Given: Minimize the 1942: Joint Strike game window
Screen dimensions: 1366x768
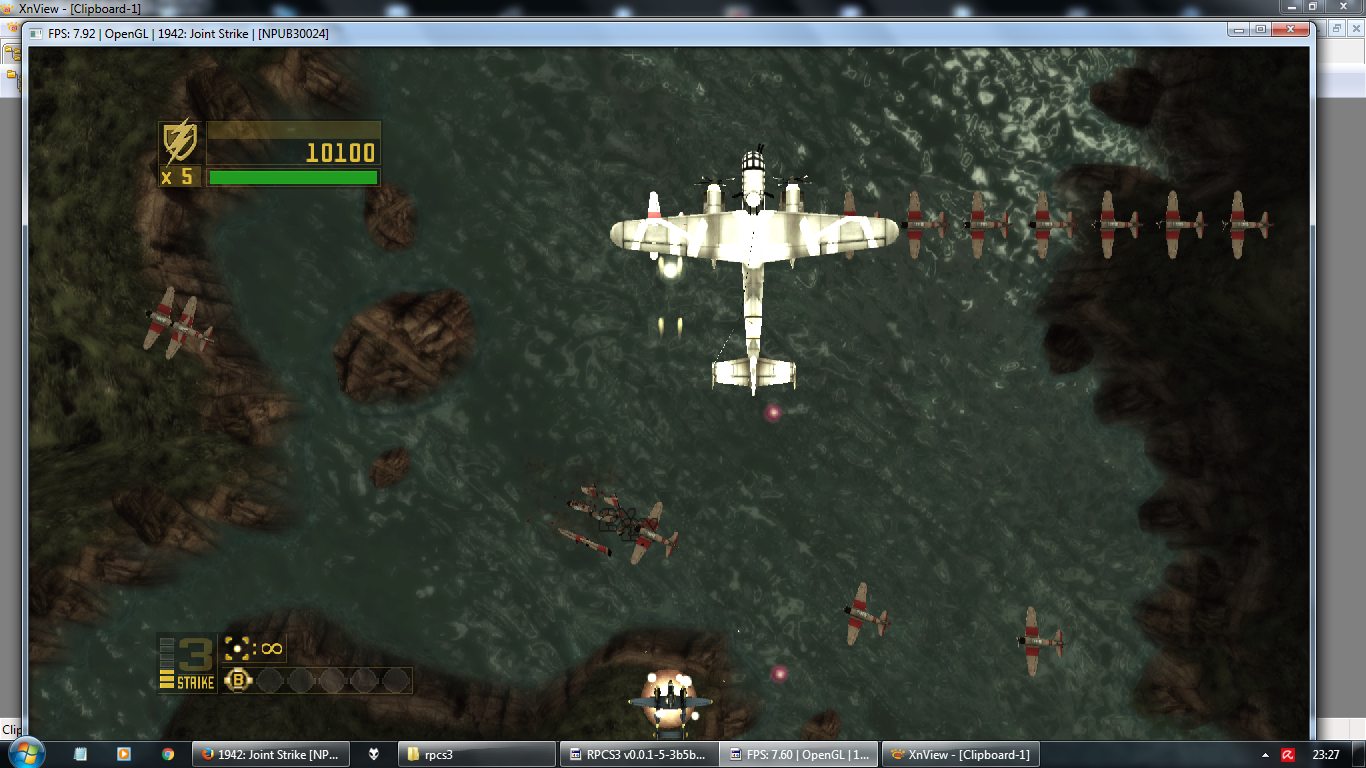Looking at the screenshot, I should coord(1237,30).
